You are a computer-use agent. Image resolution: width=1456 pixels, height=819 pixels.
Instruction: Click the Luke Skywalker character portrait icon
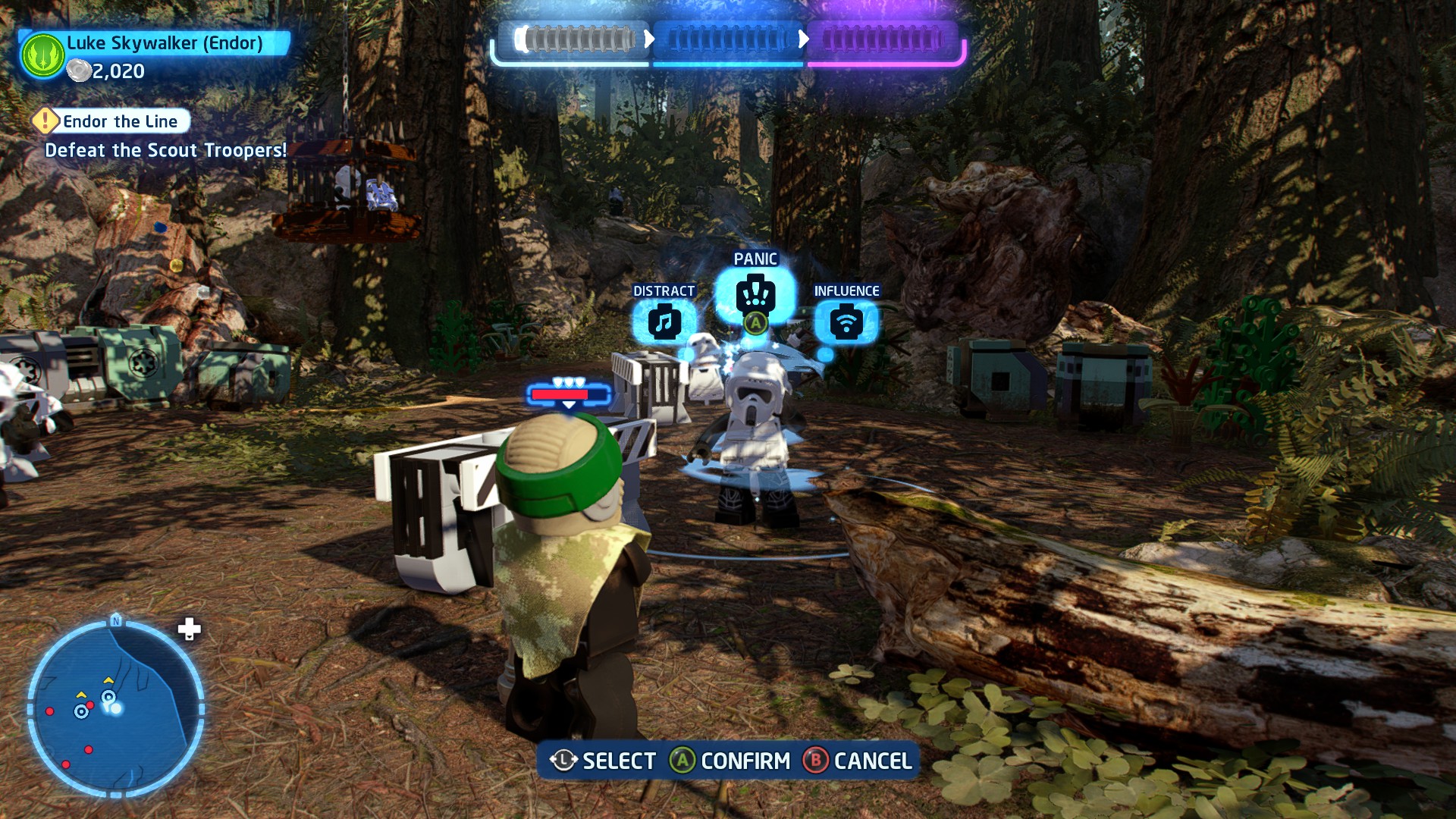pyautogui.click(x=42, y=55)
